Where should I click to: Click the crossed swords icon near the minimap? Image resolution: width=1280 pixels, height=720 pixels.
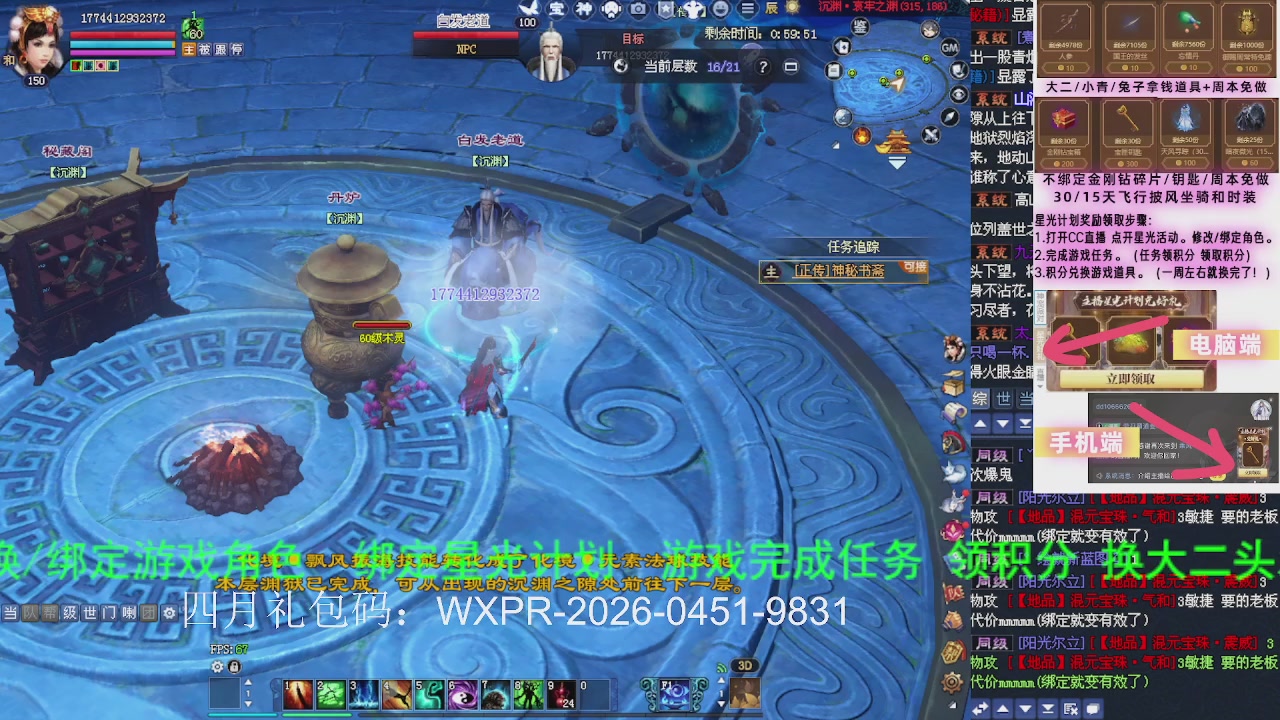point(930,134)
